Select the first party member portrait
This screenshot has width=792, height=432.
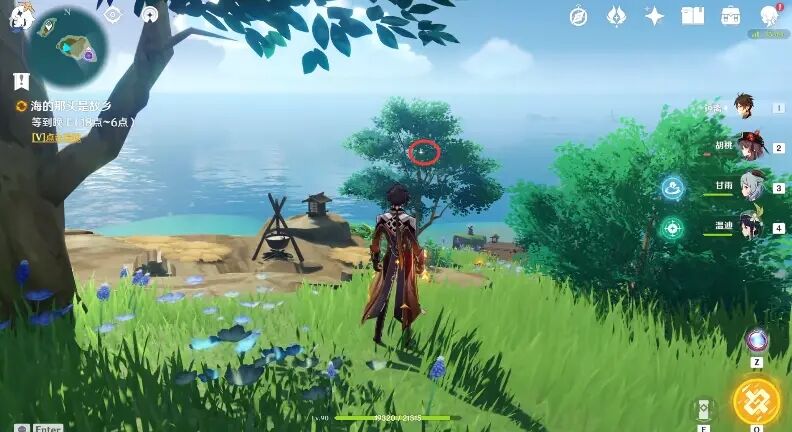coord(744,106)
